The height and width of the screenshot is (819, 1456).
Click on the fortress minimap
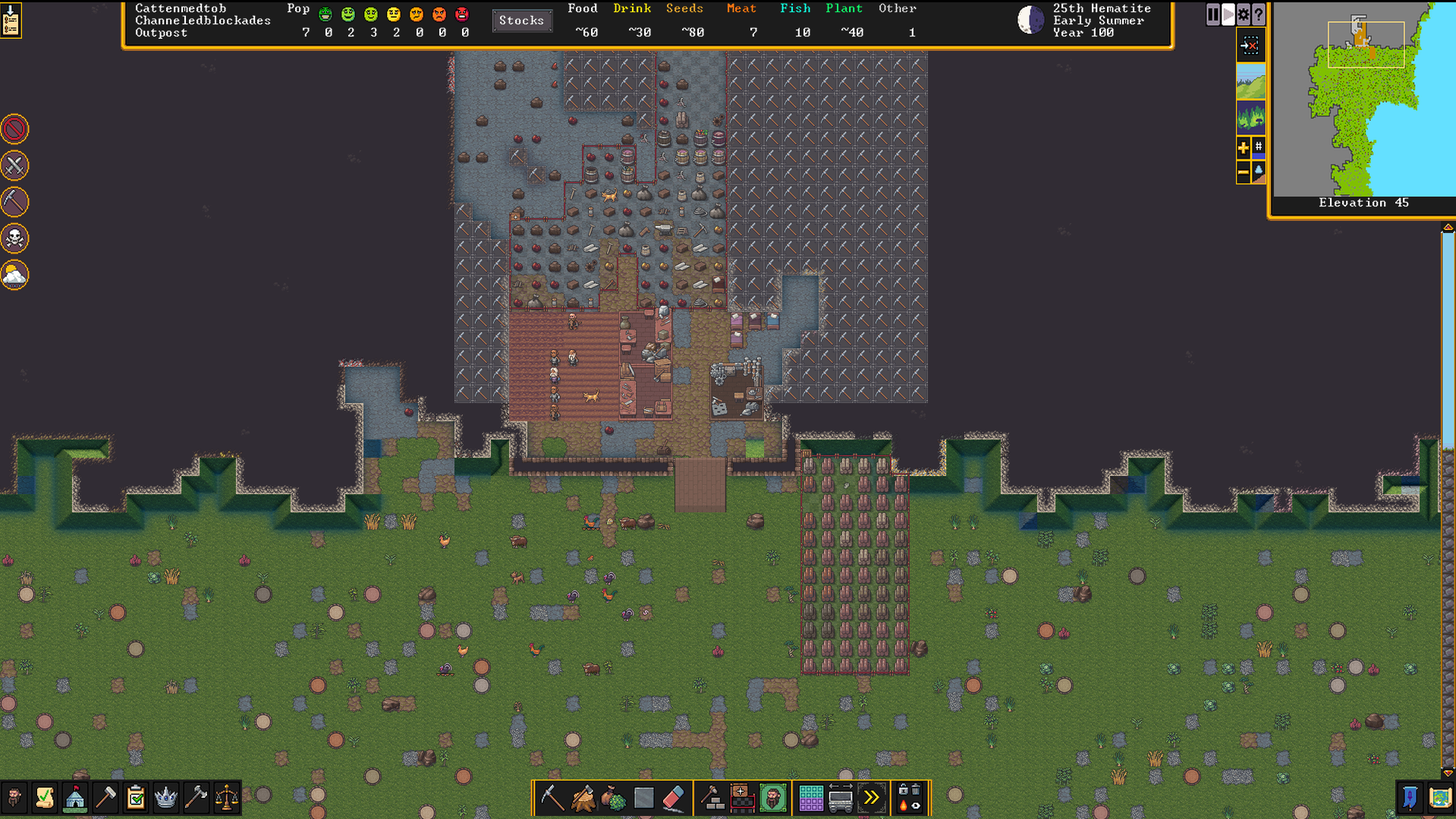point(1363,99)
